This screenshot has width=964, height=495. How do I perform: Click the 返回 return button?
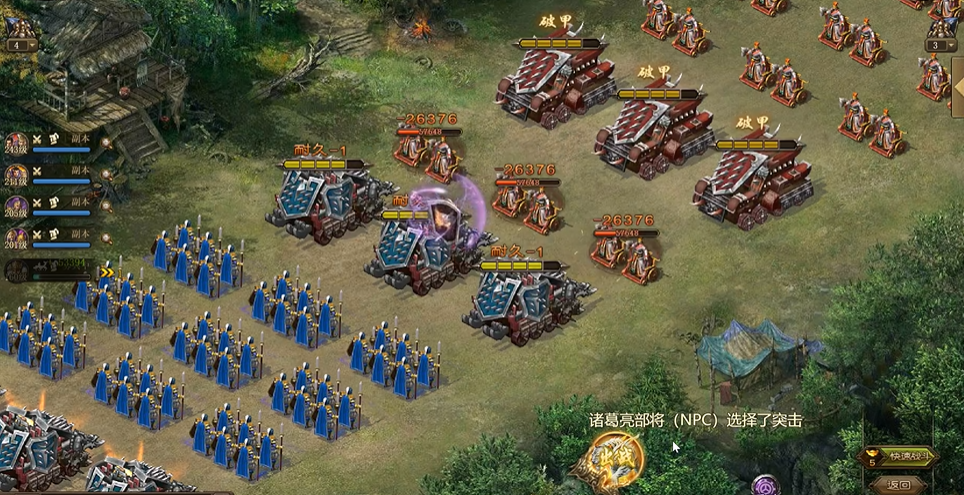(897, 485)
